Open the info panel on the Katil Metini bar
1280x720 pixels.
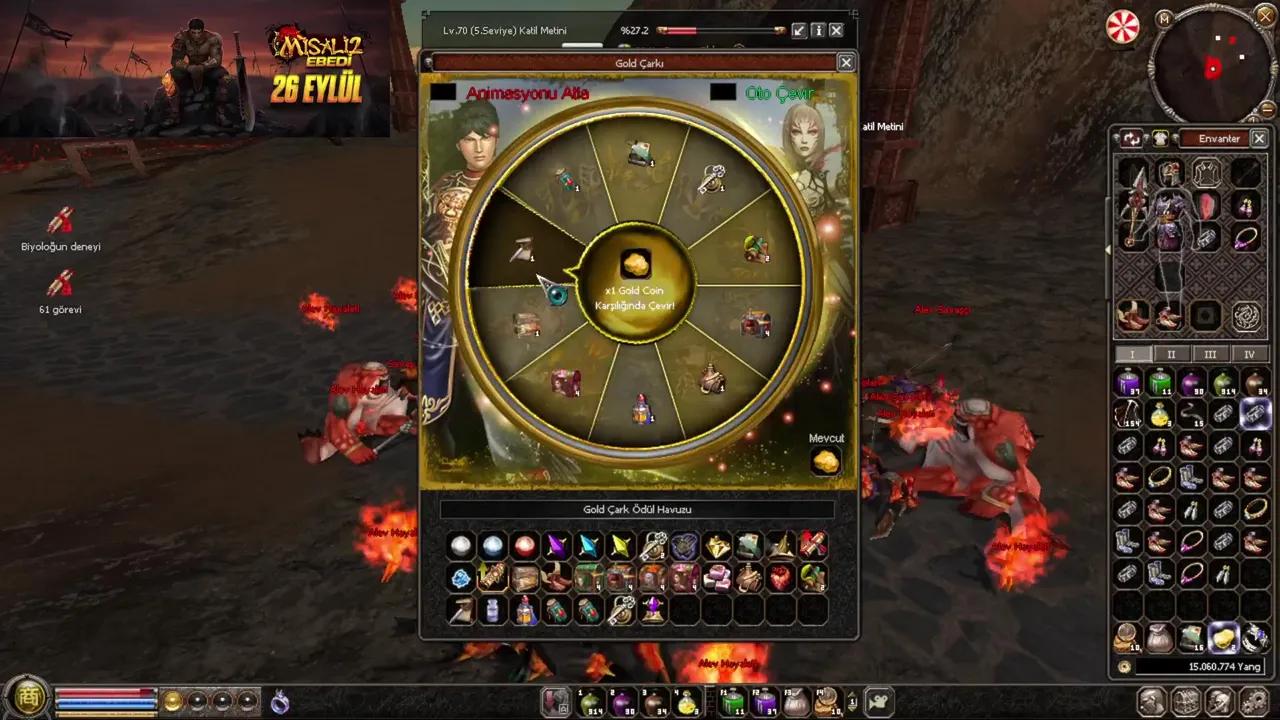tap(817, 30)
